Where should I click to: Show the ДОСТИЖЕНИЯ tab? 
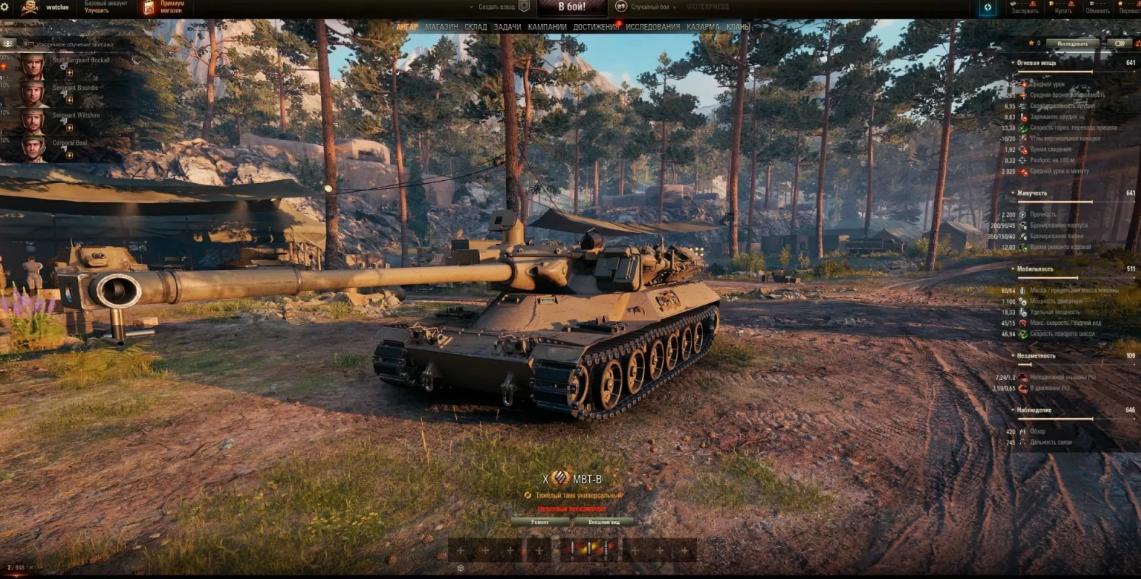(596, 27)
